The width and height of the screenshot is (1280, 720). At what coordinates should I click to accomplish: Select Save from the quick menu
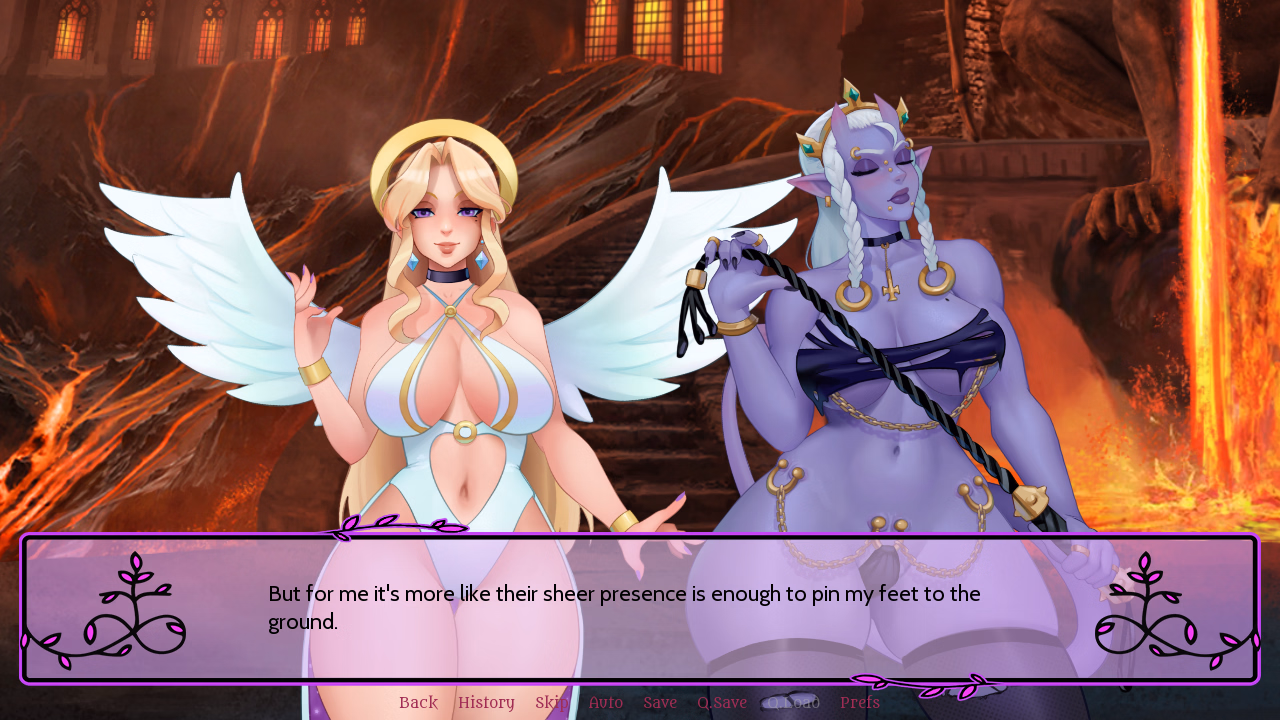pyautogui.click(x=660, y=702)
